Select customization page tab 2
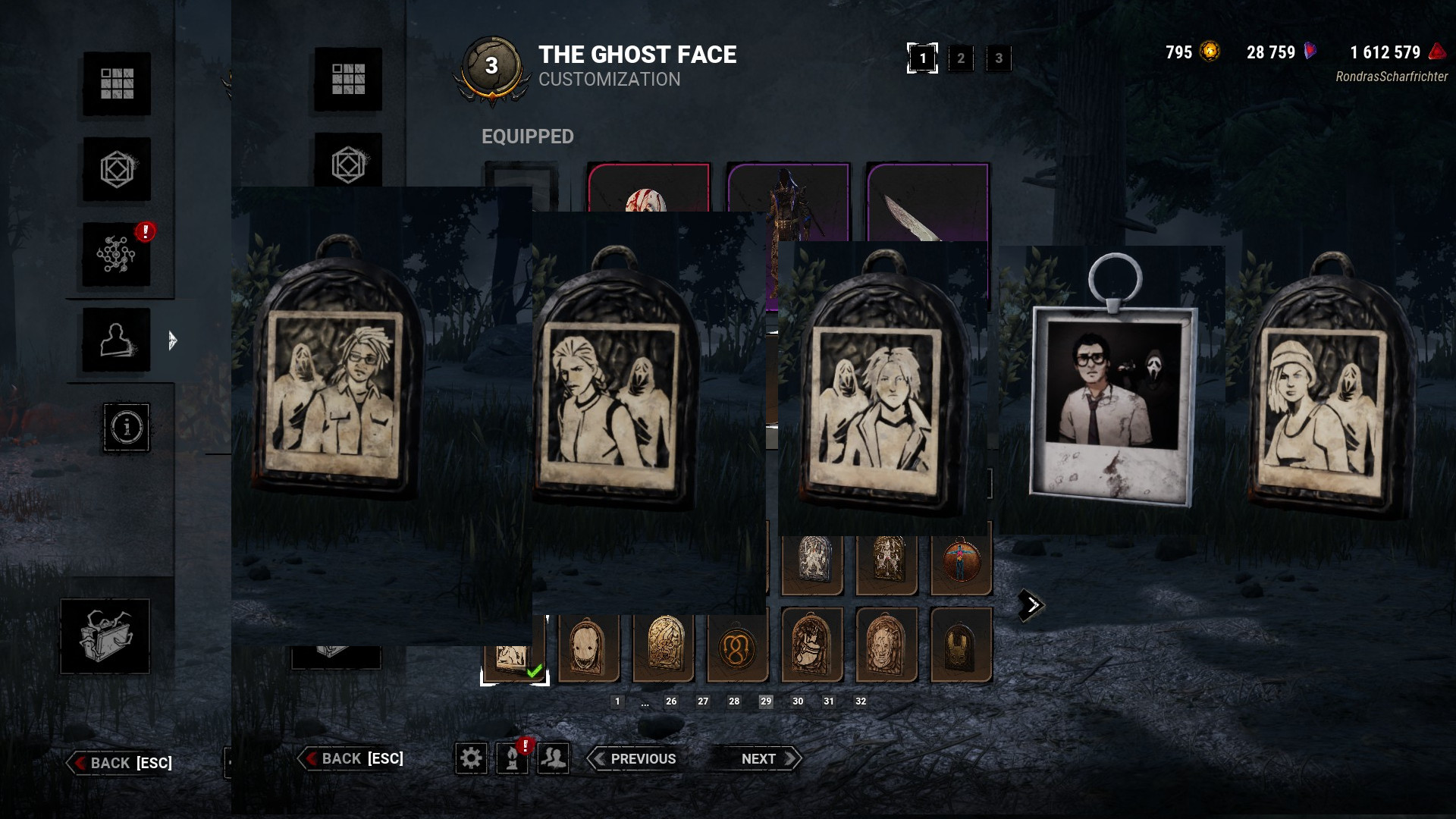1456x819 pixels. click(x=961, y=58)
